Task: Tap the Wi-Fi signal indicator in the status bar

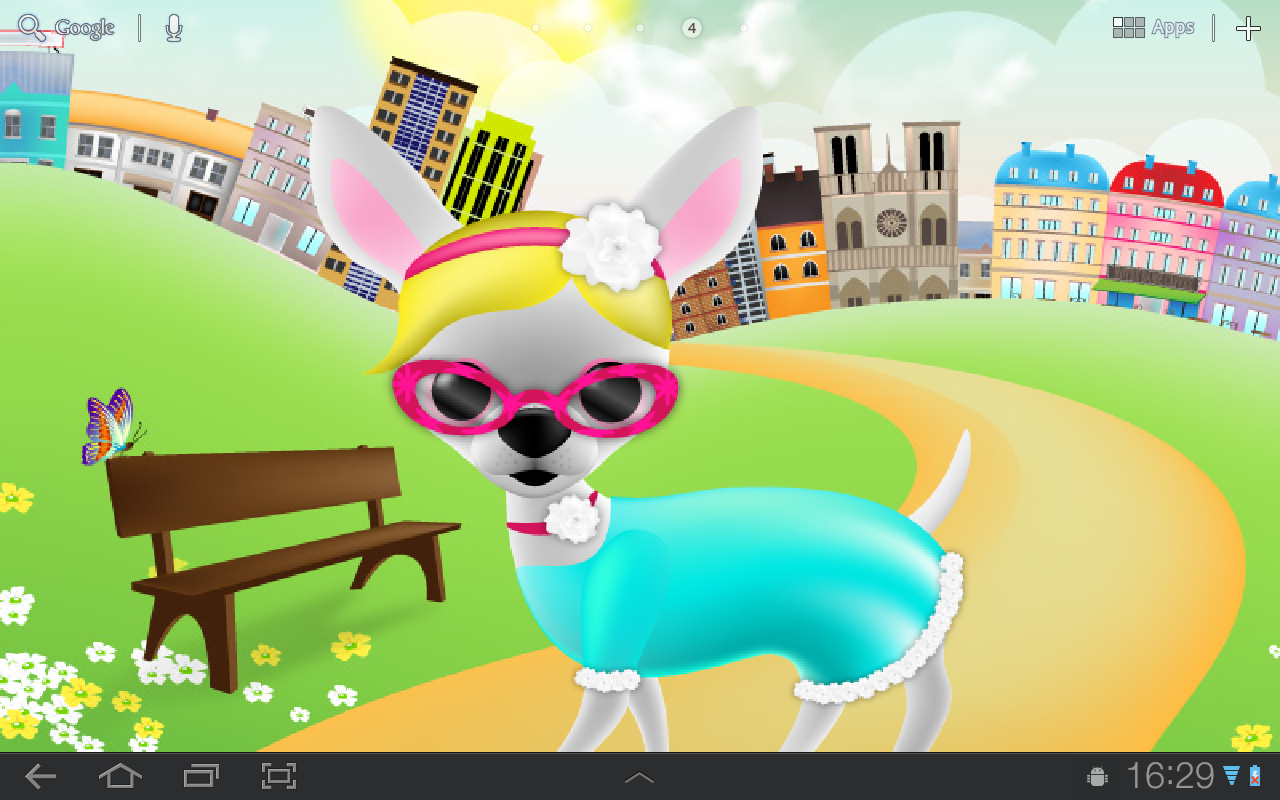Action: click(x=1230, y=776)
